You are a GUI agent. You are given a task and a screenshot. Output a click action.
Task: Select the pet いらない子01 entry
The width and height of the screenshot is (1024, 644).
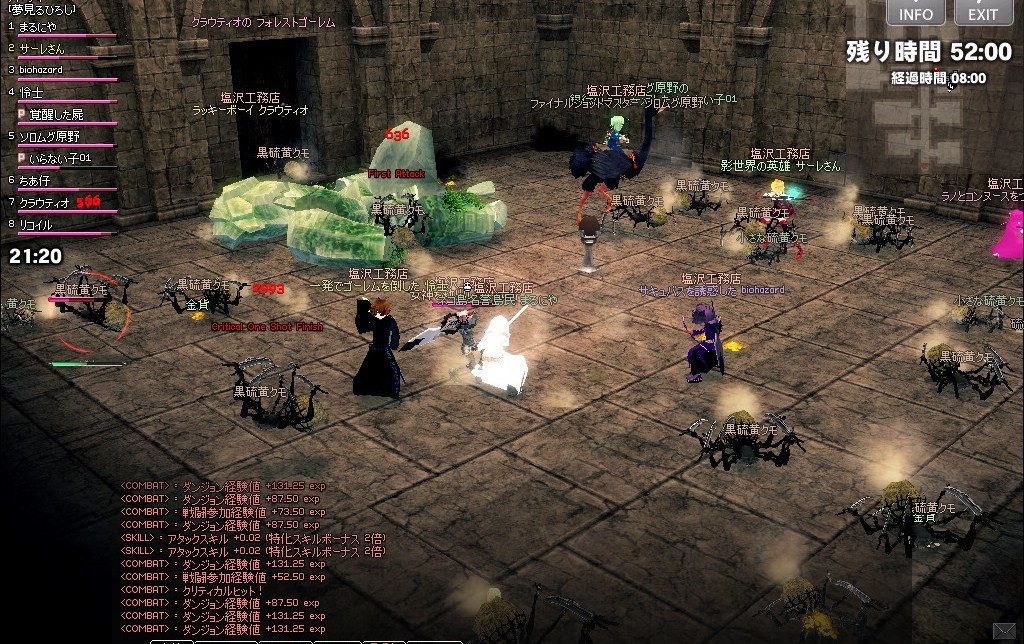[58, 158]
